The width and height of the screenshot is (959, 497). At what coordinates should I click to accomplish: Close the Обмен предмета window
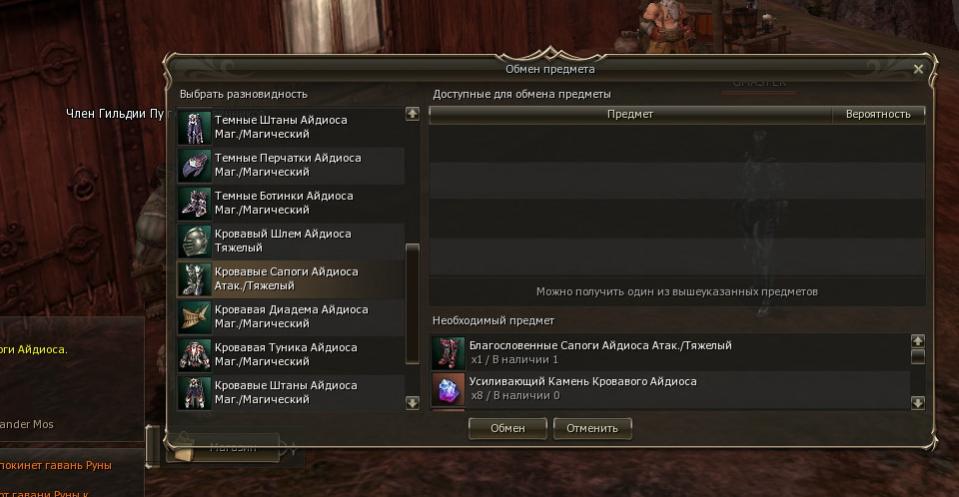point(918,69)
